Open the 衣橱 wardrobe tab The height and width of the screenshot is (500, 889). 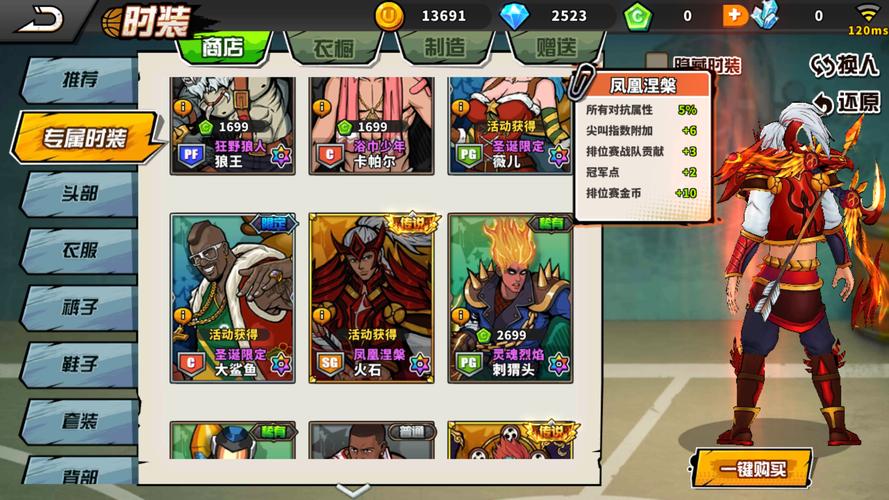pyautogui.click(x=334, y=47)
